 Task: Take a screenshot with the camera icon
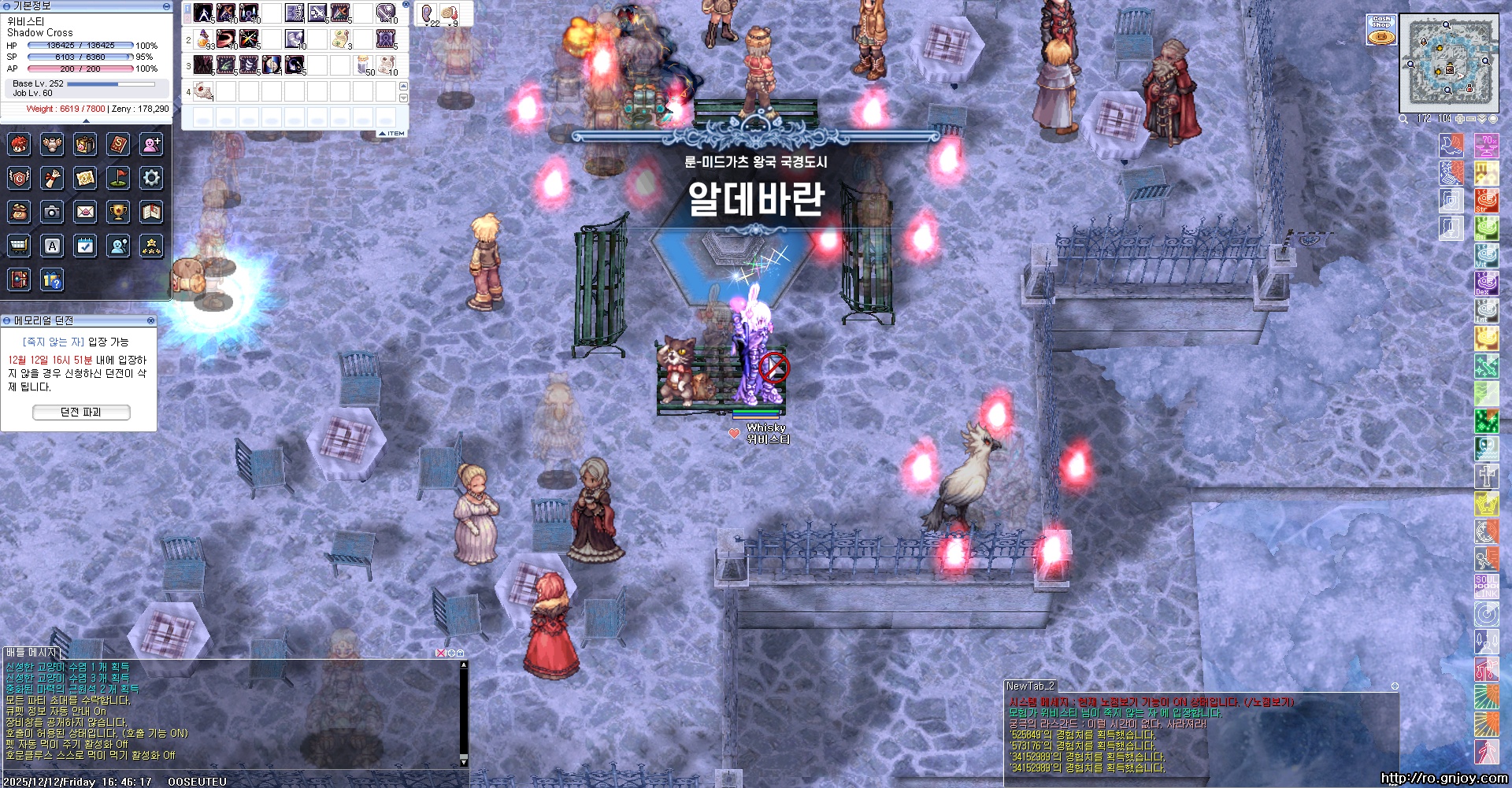[x=52, y=212]
